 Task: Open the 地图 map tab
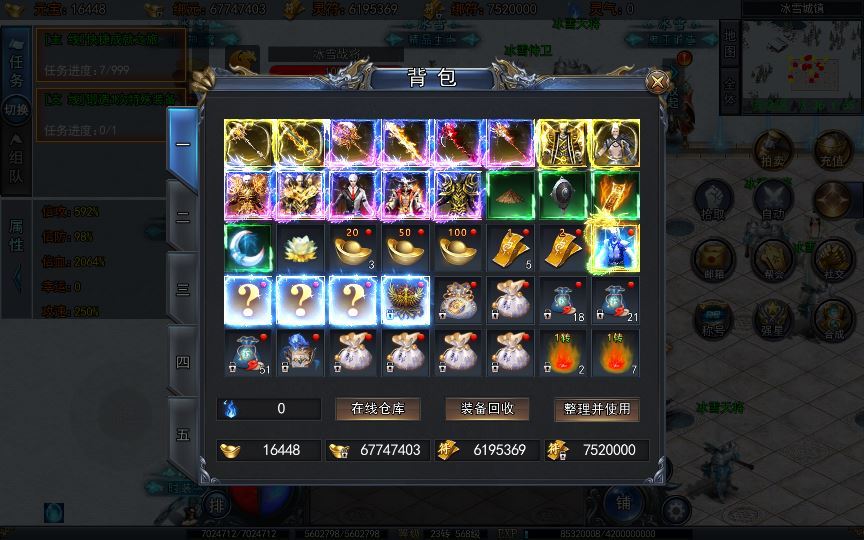(729, 43)
